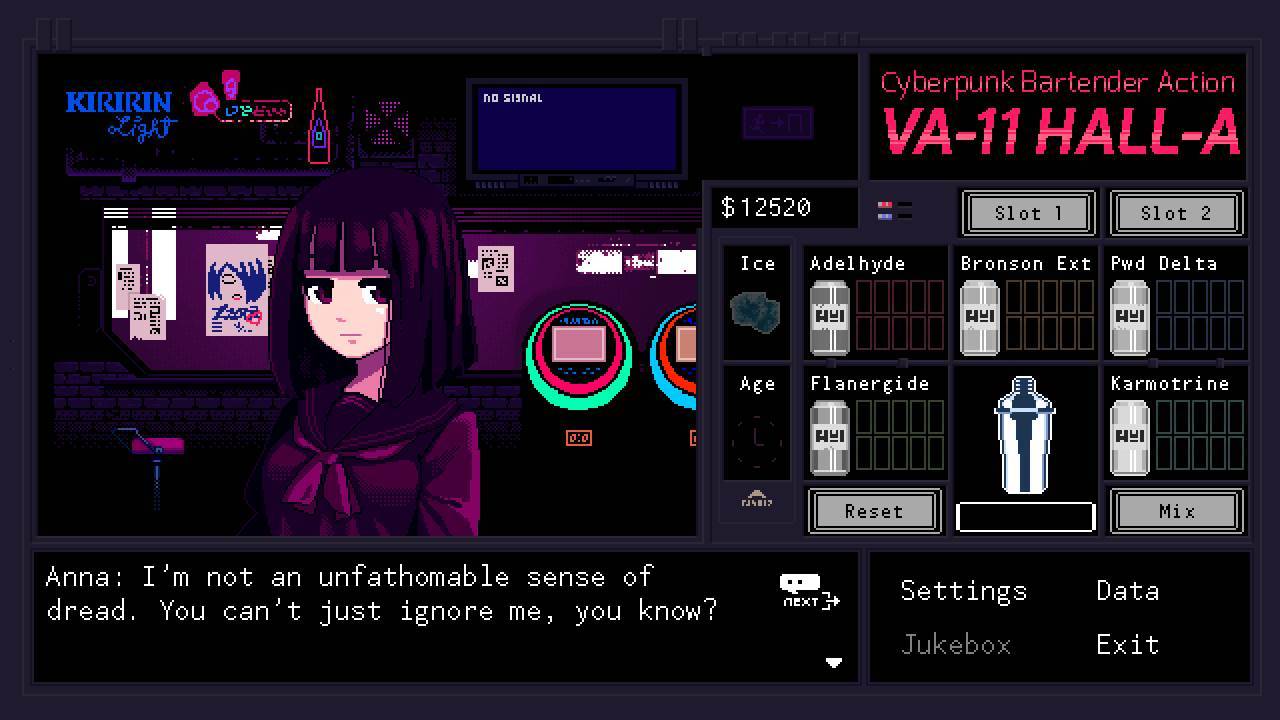
Task: Open the Data screen
Action: [1127, 591]
